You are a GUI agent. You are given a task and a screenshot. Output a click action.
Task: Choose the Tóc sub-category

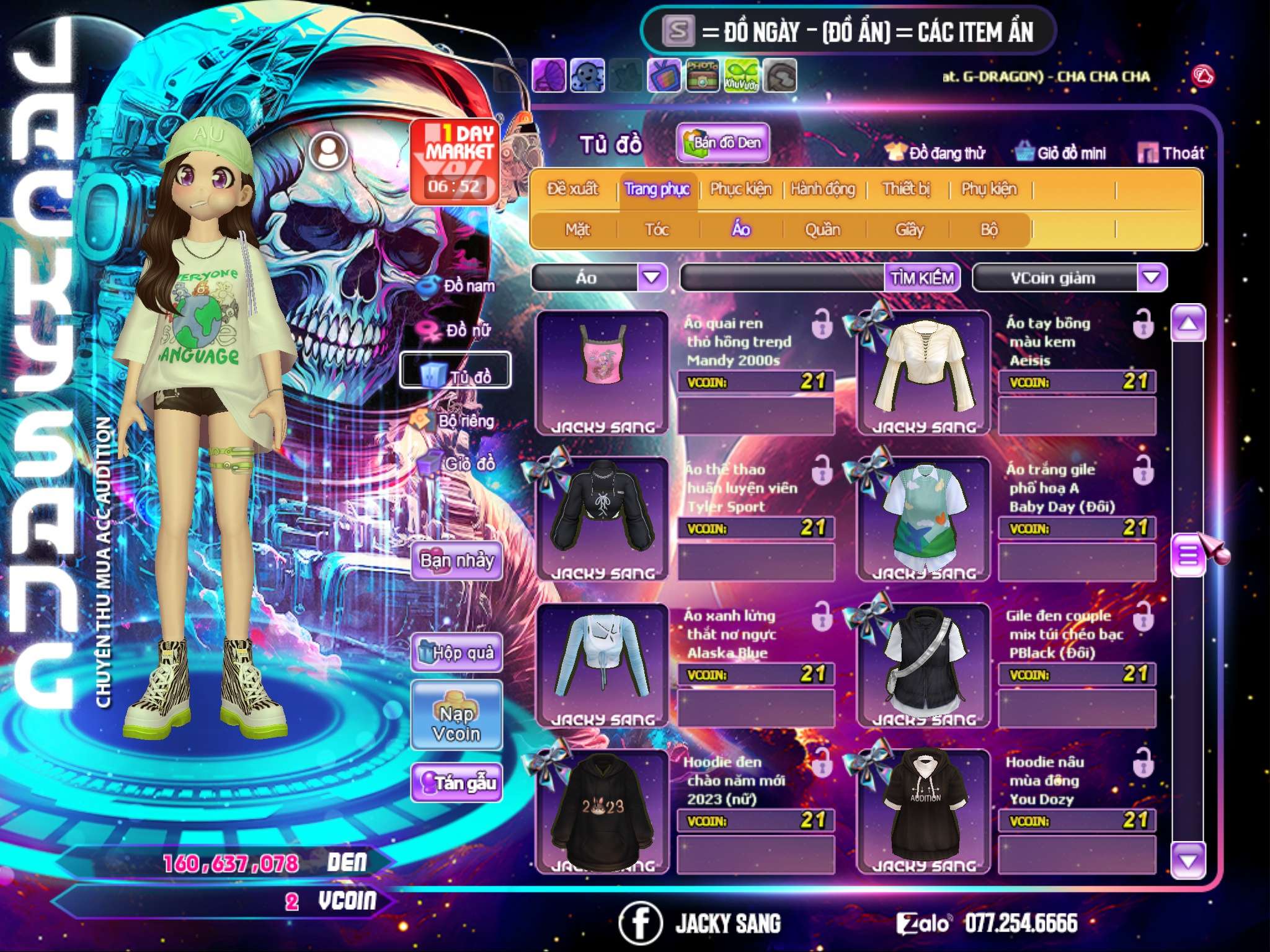(x=657, y=230)
